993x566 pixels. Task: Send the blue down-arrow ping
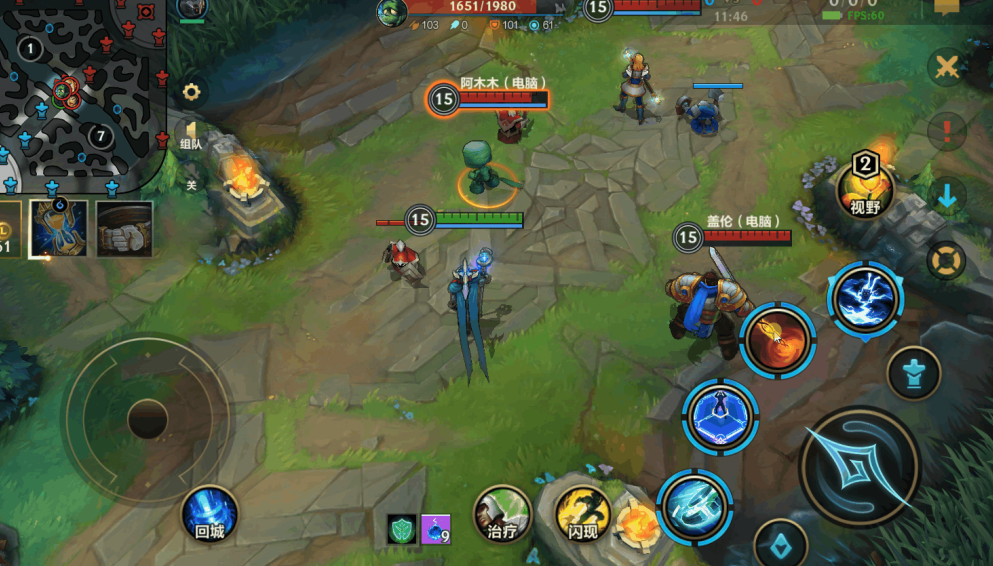pyautogui.click(x=946, y=196)
